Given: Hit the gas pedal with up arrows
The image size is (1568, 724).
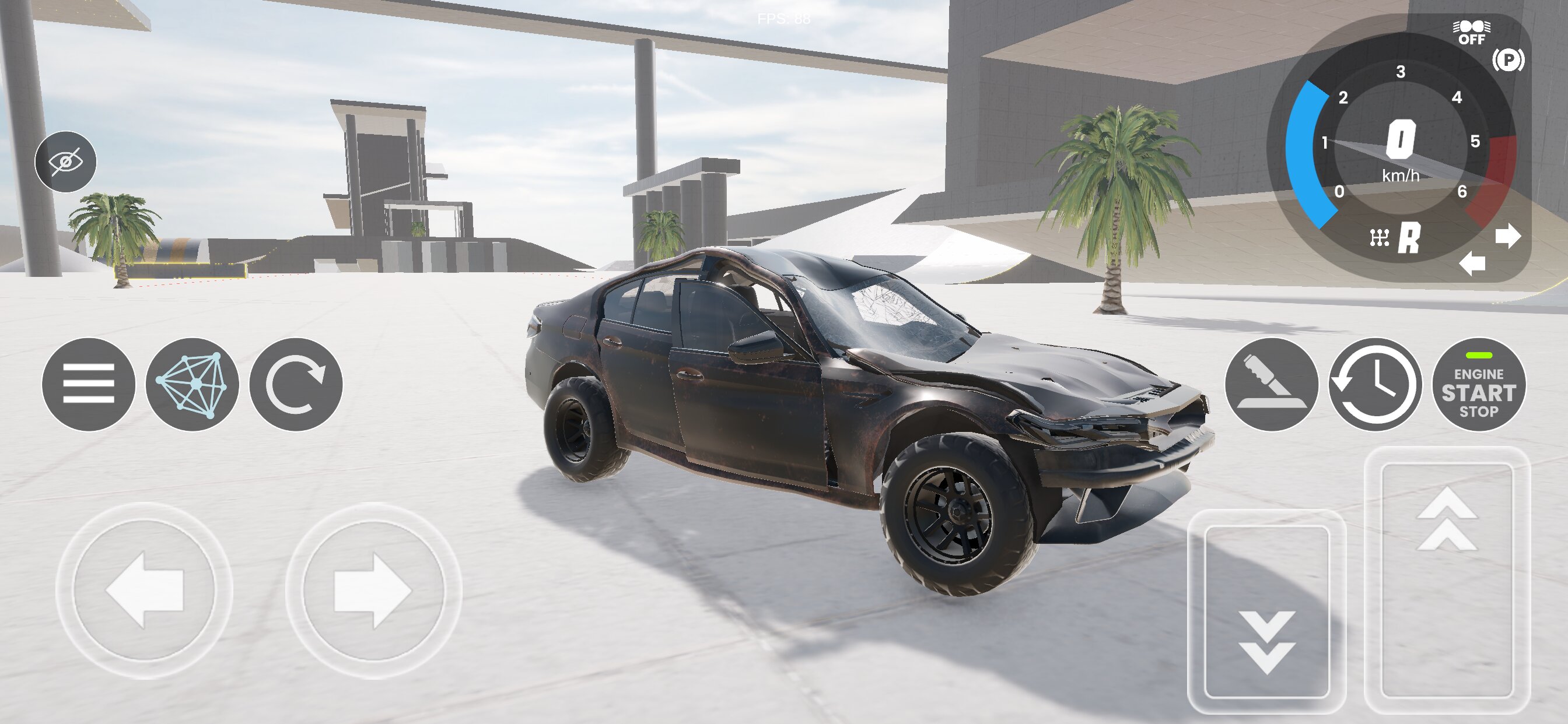Looking at the screenshot, I should 1447,578.
